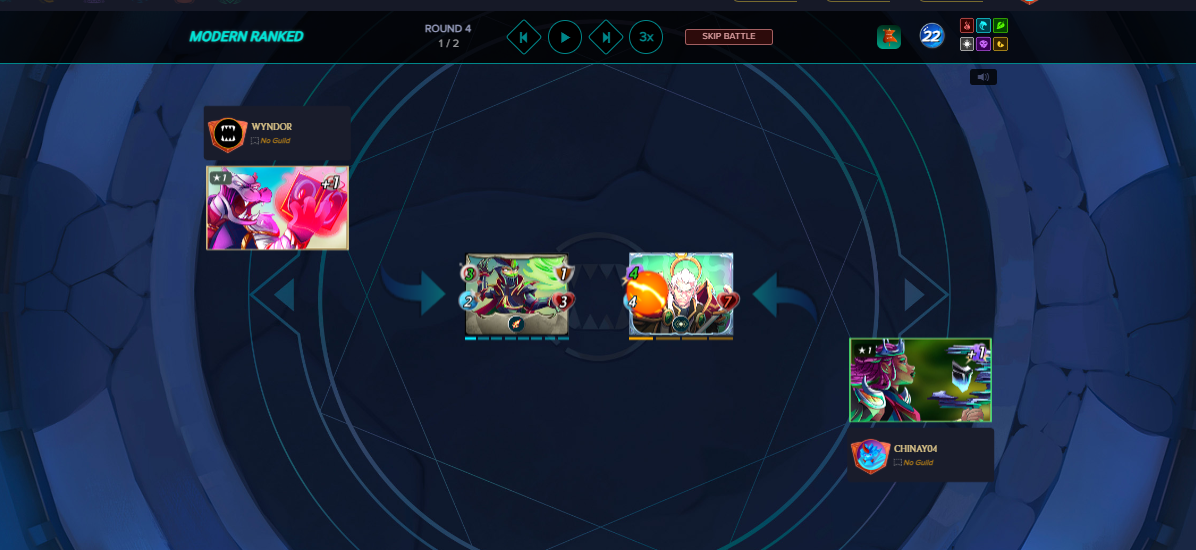This screenshot has height=550, width=1196.
Task: Open Chinay04's player profile badge
Action: [x=870, y=455]
